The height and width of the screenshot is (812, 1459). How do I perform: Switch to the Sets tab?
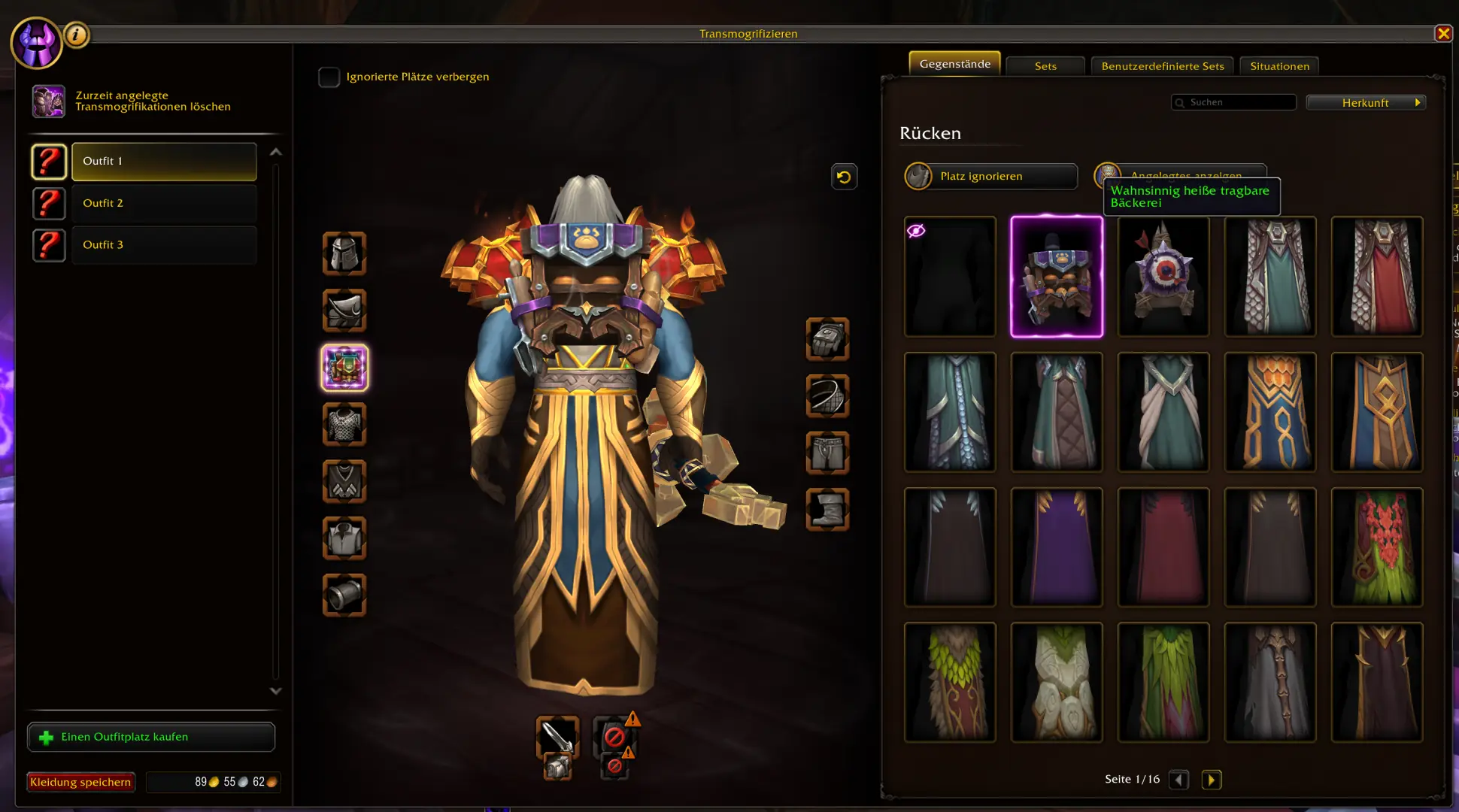[x=1045, y=65]
